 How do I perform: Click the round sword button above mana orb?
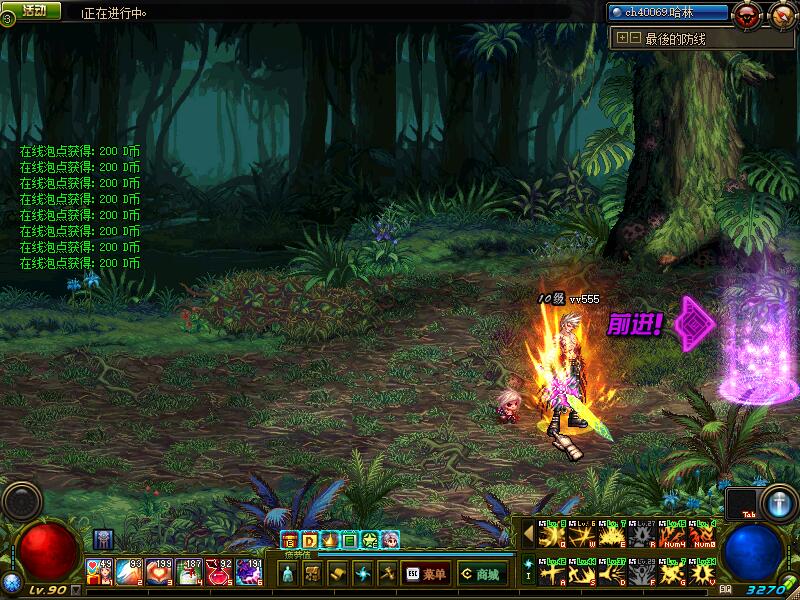[778, 501]
